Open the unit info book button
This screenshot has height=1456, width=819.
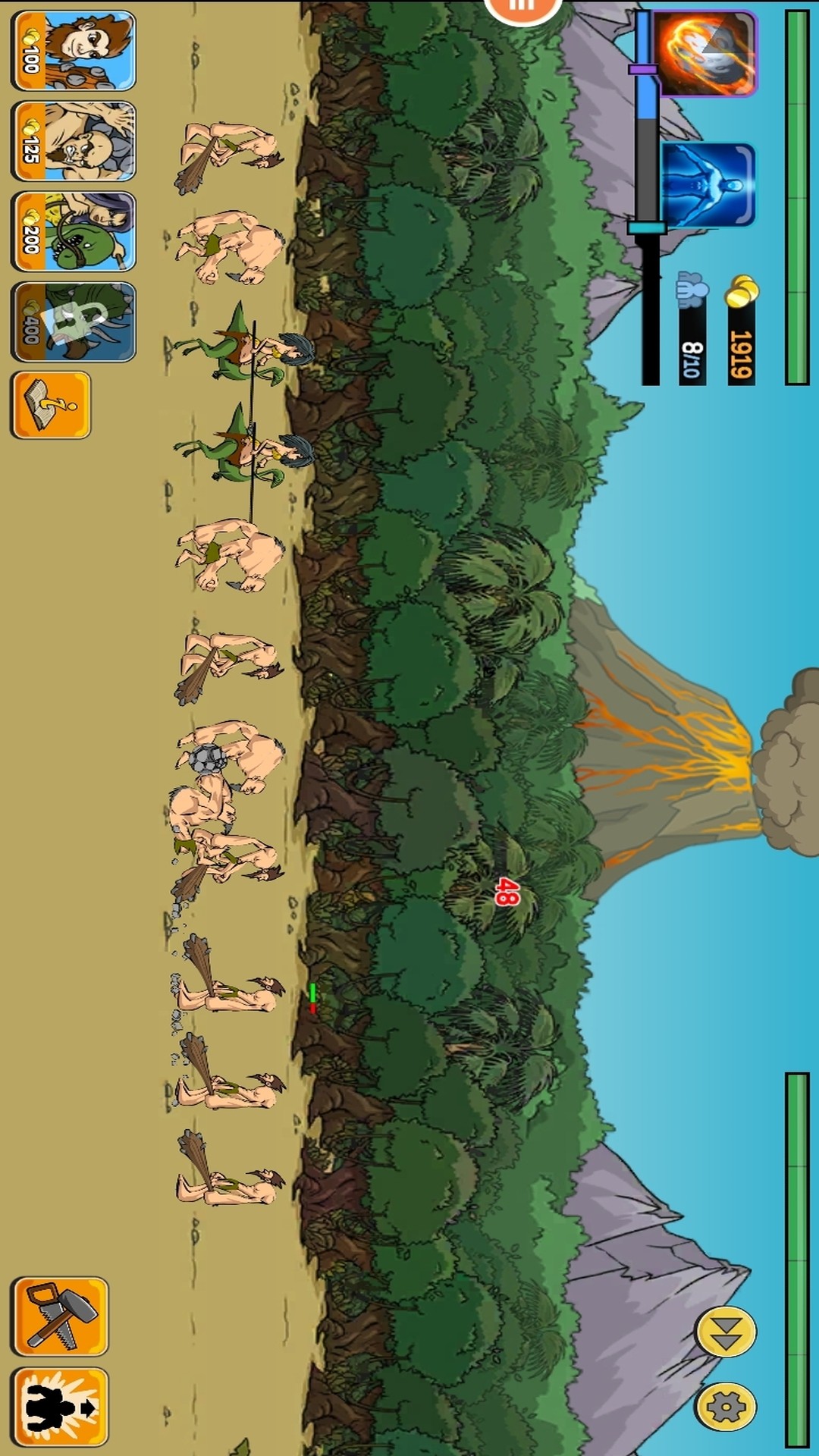tap(51, 405)
